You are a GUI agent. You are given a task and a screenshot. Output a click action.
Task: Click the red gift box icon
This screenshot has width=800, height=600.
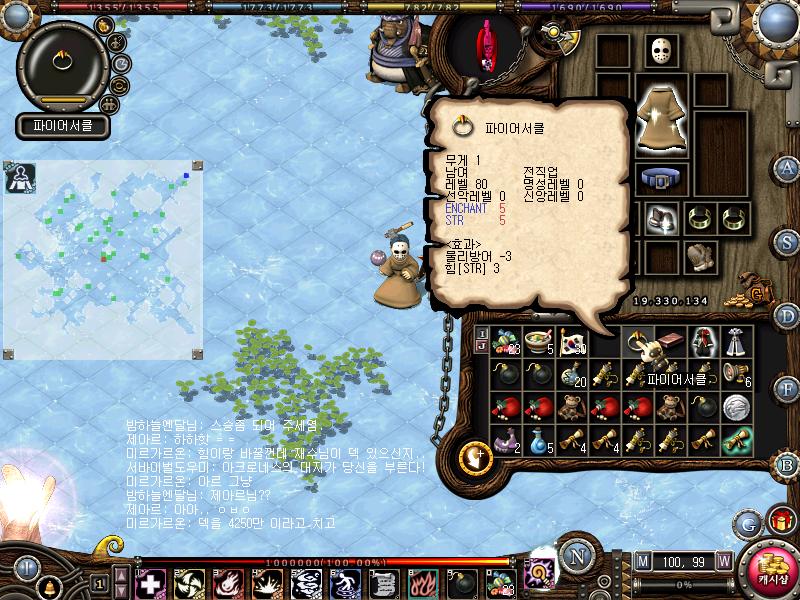(x=779, y=520)
